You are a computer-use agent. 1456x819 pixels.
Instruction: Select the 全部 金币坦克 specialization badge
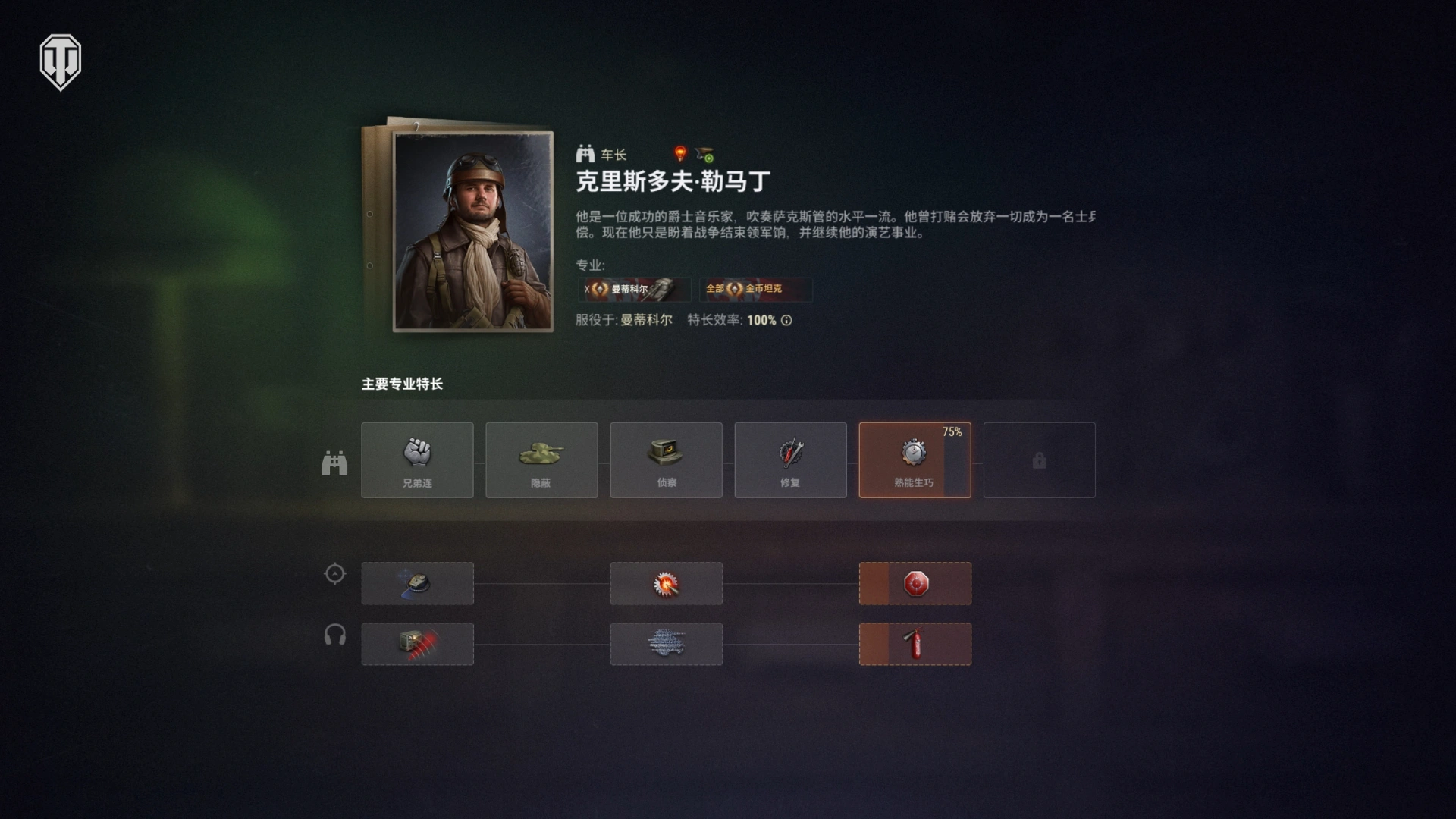click(755, 290)
